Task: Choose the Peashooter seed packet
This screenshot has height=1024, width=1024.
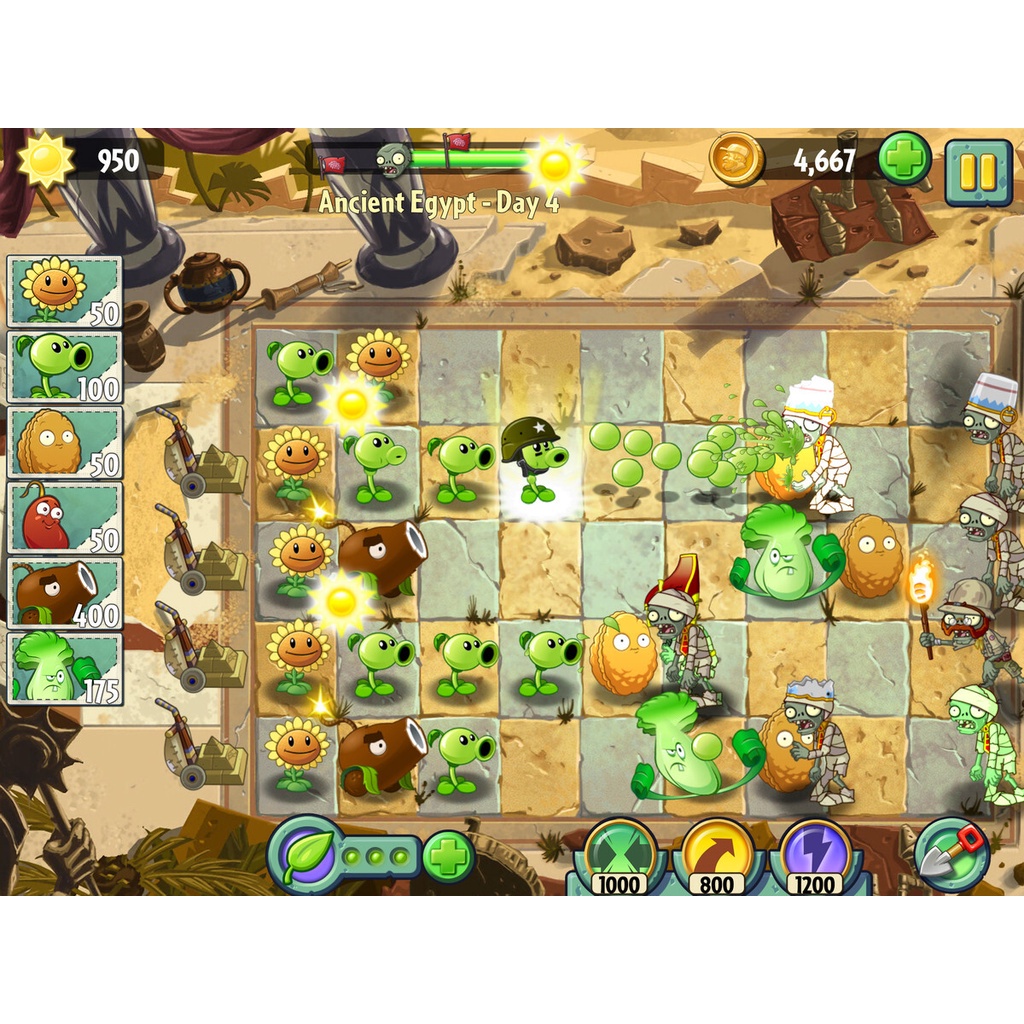Action: point(65,366)
